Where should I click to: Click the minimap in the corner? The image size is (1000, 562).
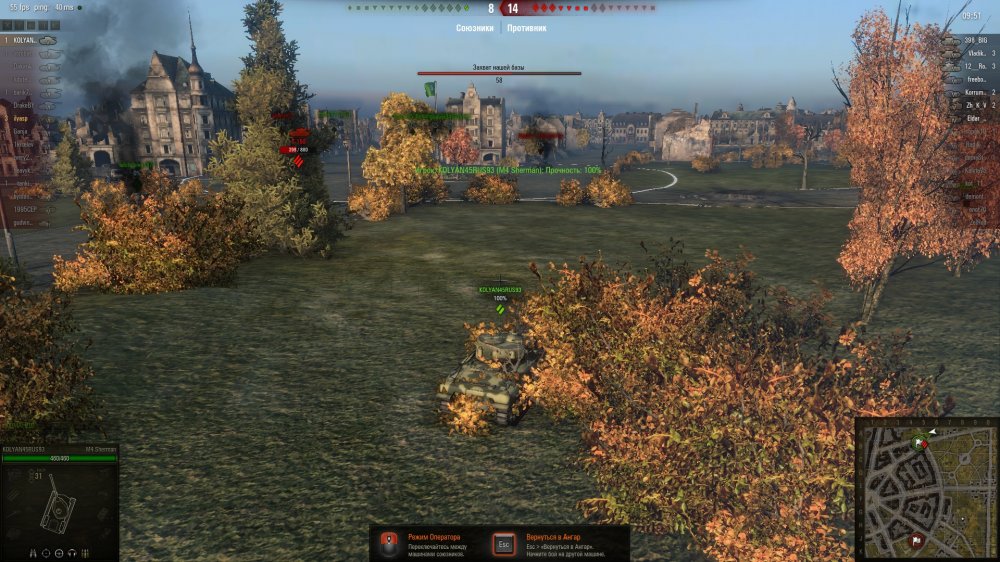[926, 488]
